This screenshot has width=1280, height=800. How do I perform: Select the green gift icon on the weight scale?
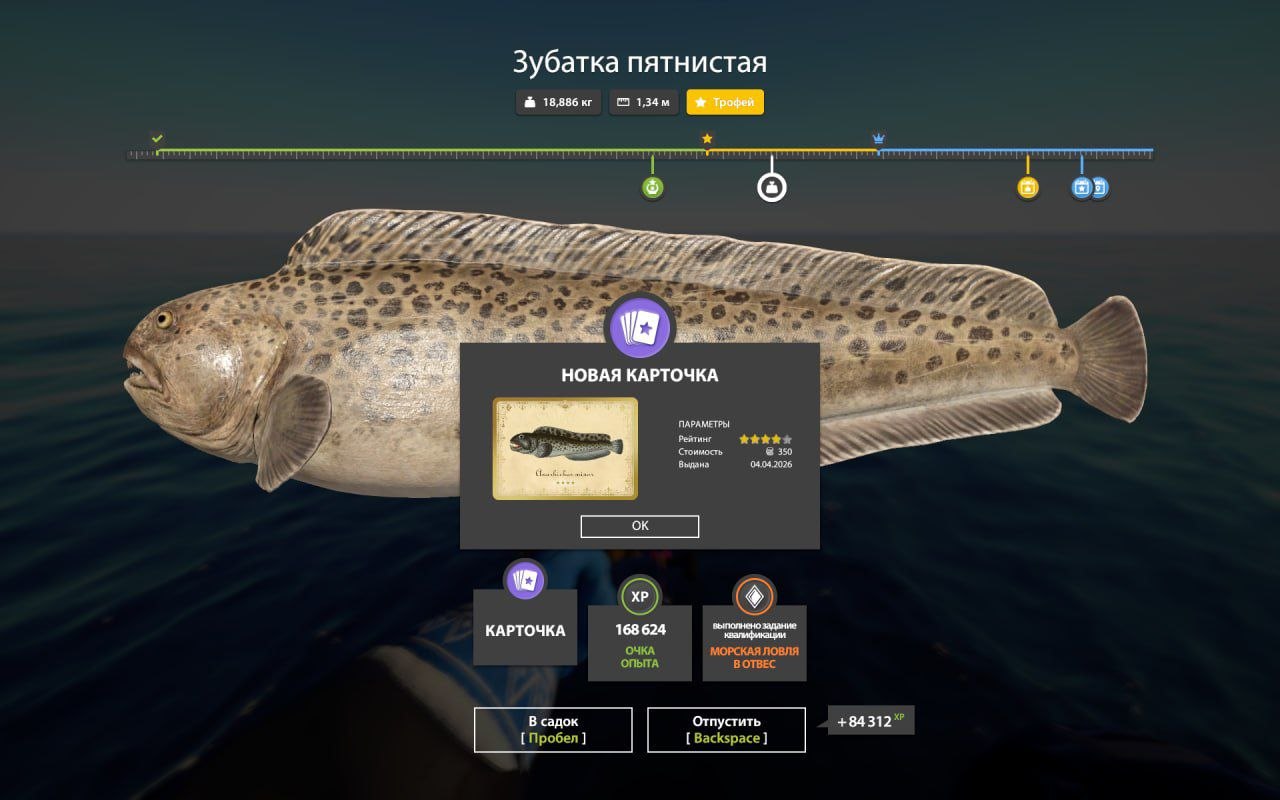(652, 186)
